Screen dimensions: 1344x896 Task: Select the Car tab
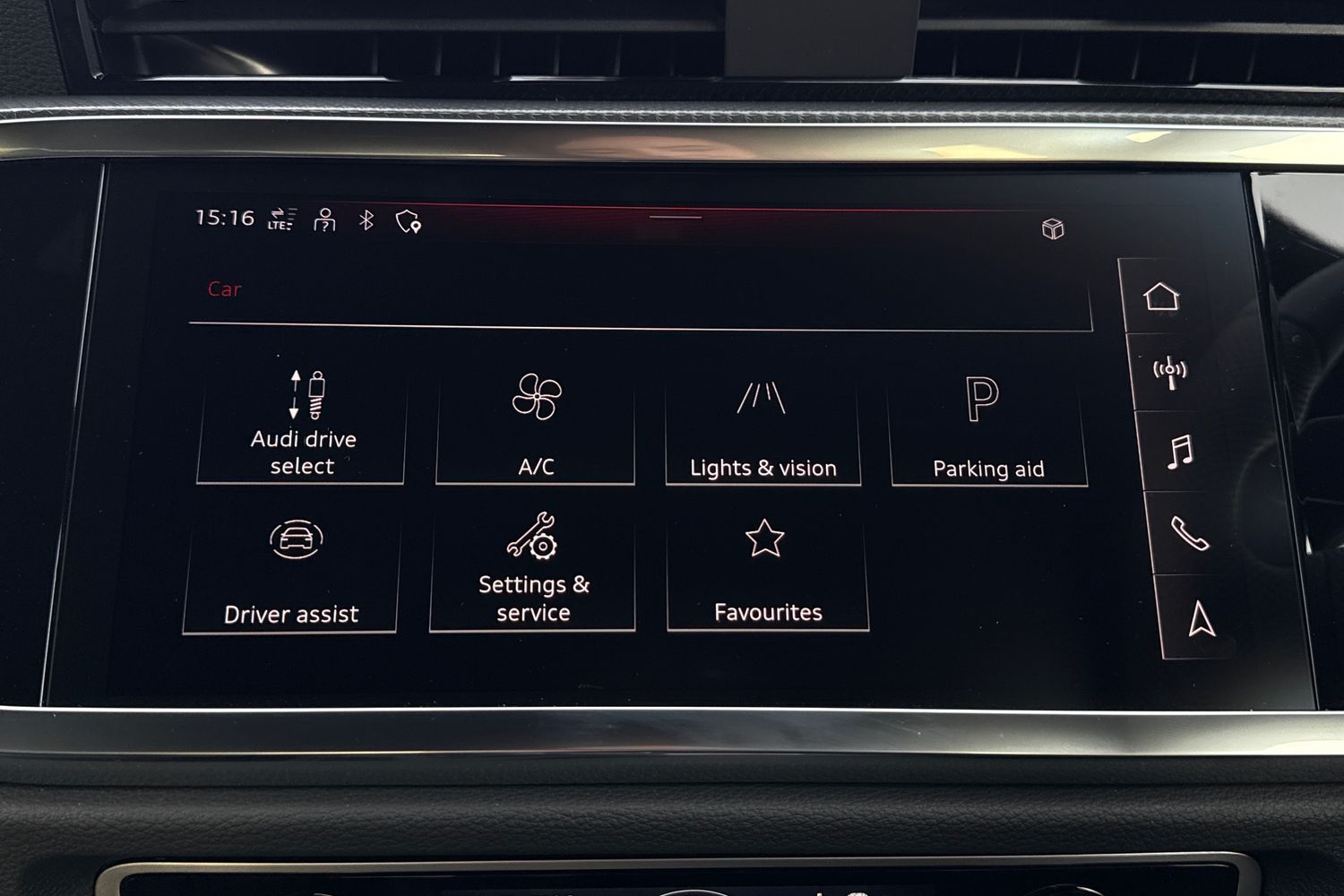coord(224,289)
